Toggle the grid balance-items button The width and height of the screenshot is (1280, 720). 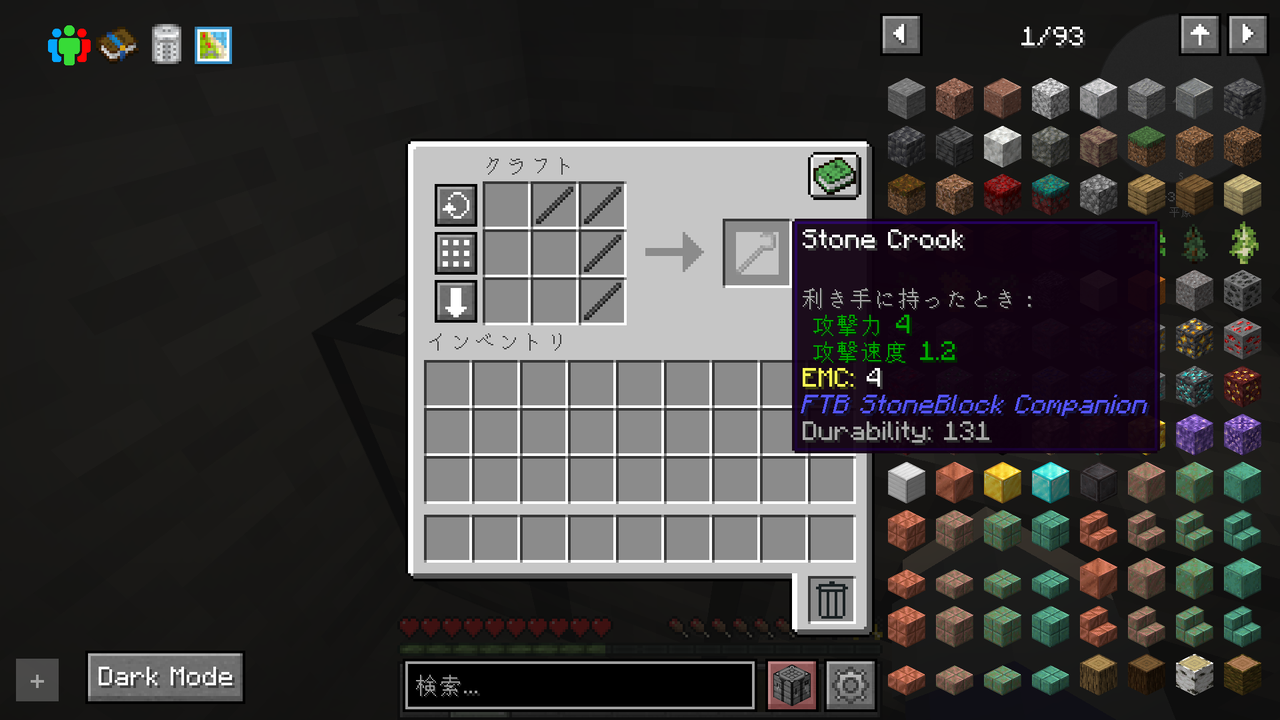pos(456,253)
